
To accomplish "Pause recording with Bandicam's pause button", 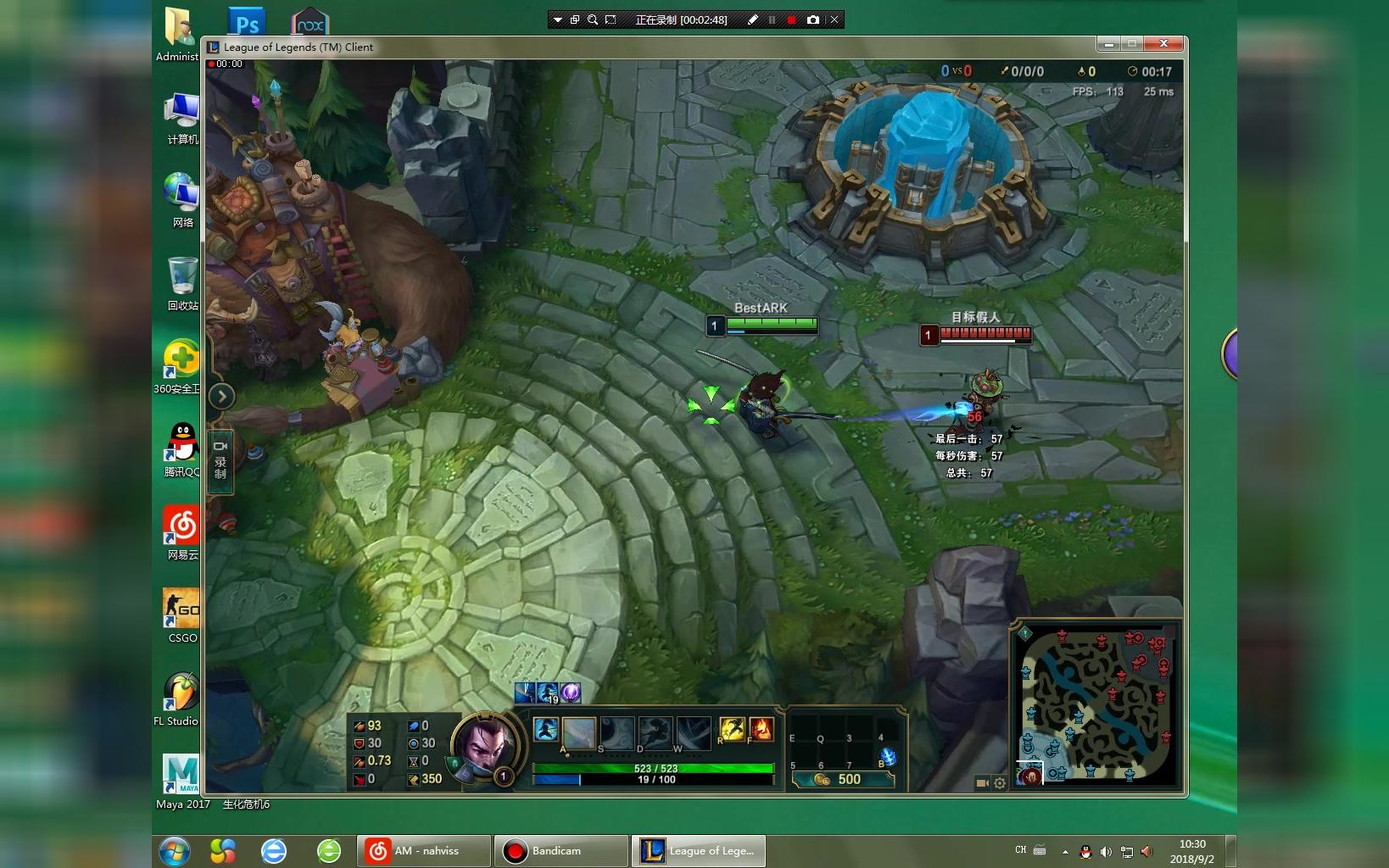I will (x=773, y=19).
